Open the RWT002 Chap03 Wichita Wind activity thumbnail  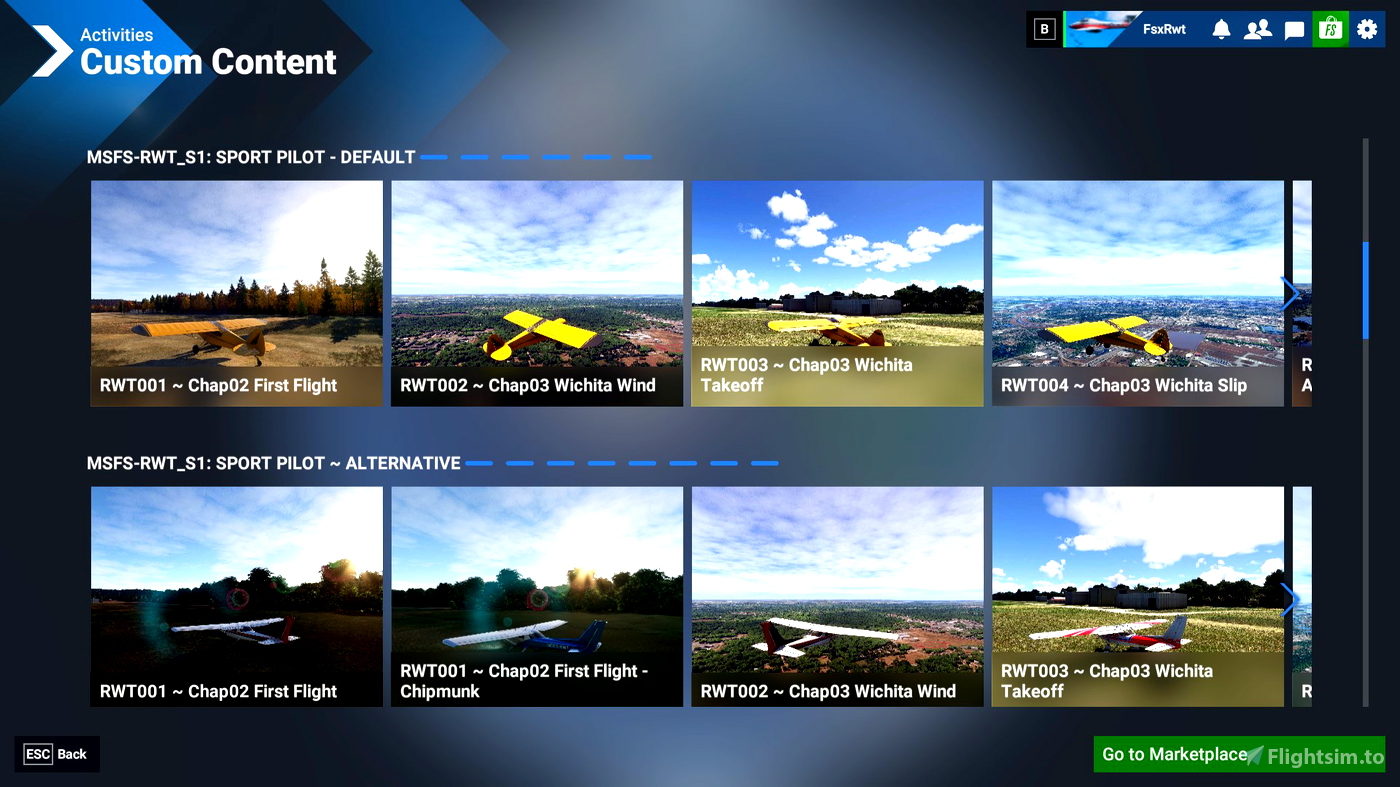click(537, 293)
